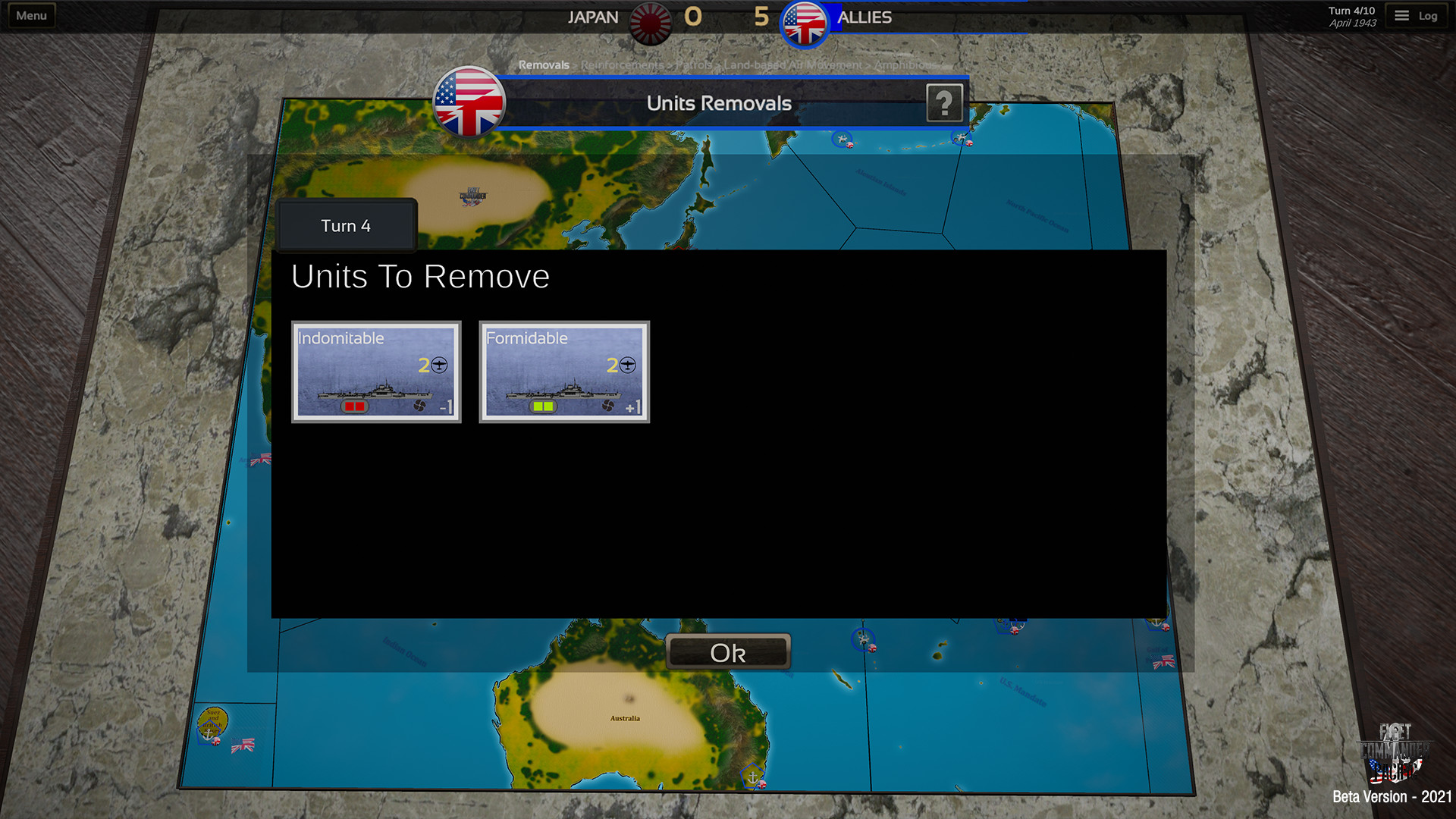The height and width of the screenshot is (819, 1456).
Task: Confirm removals with the Ok button
Action: tap(727, 651)
